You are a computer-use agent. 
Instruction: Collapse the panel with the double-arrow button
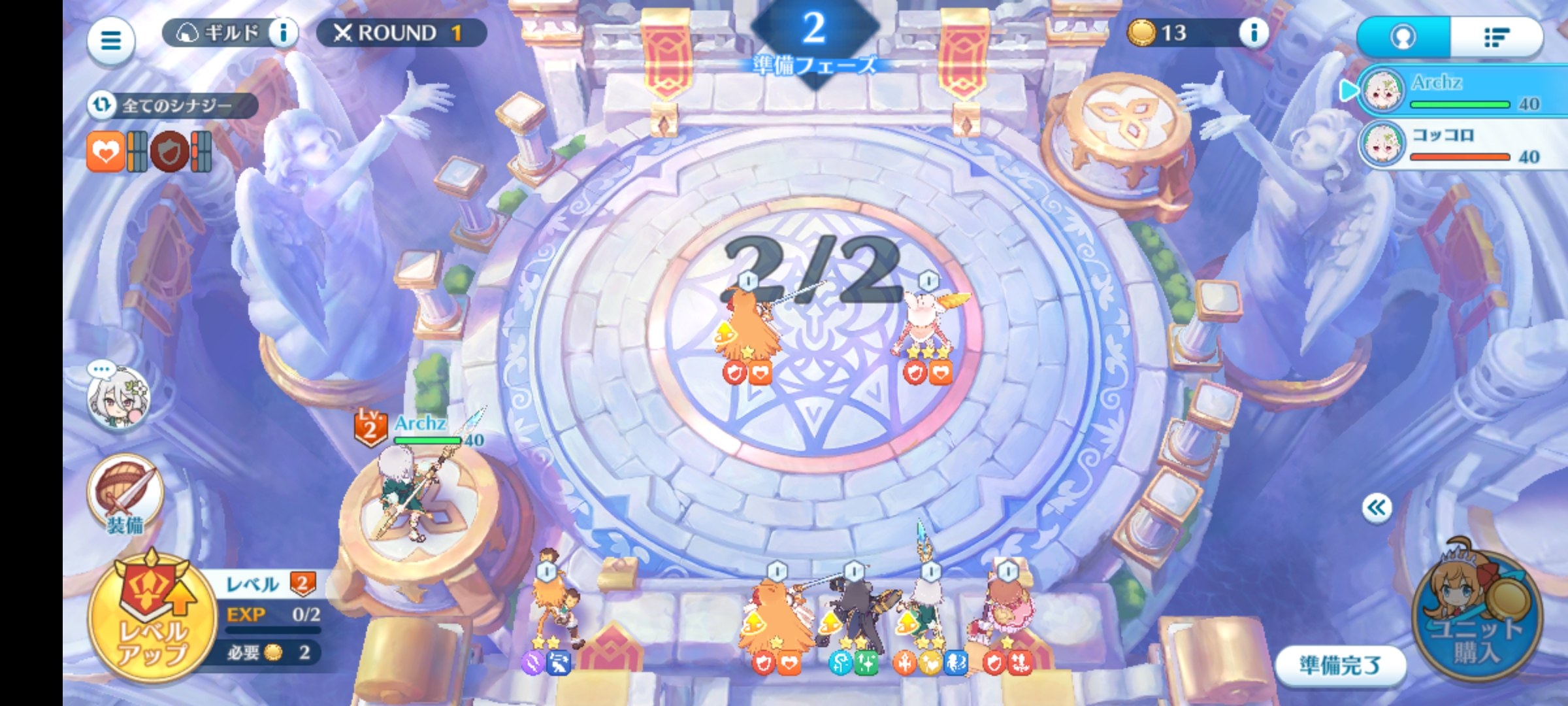1377,507
